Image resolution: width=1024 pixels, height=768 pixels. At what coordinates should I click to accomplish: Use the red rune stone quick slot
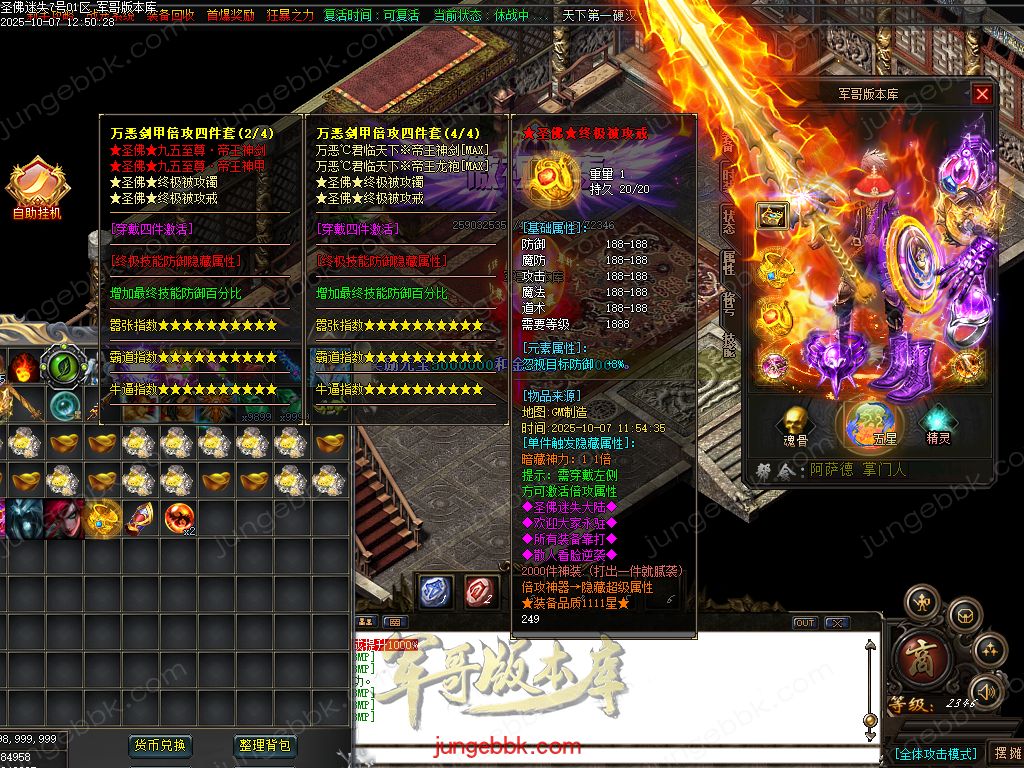(x=480, y=592)
